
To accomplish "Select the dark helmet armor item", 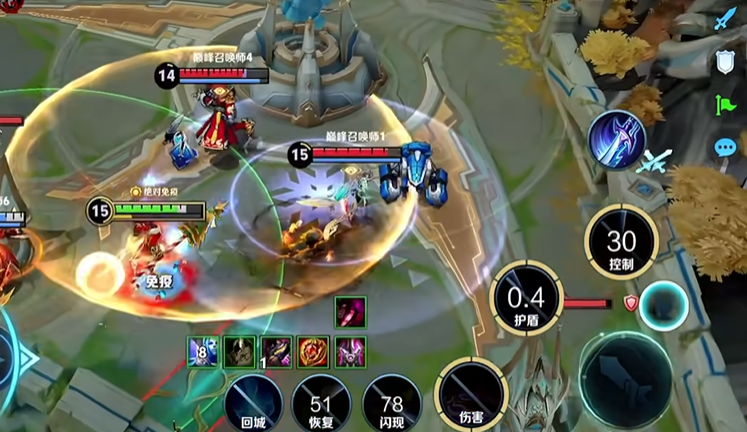I will (x=239, y=351).
